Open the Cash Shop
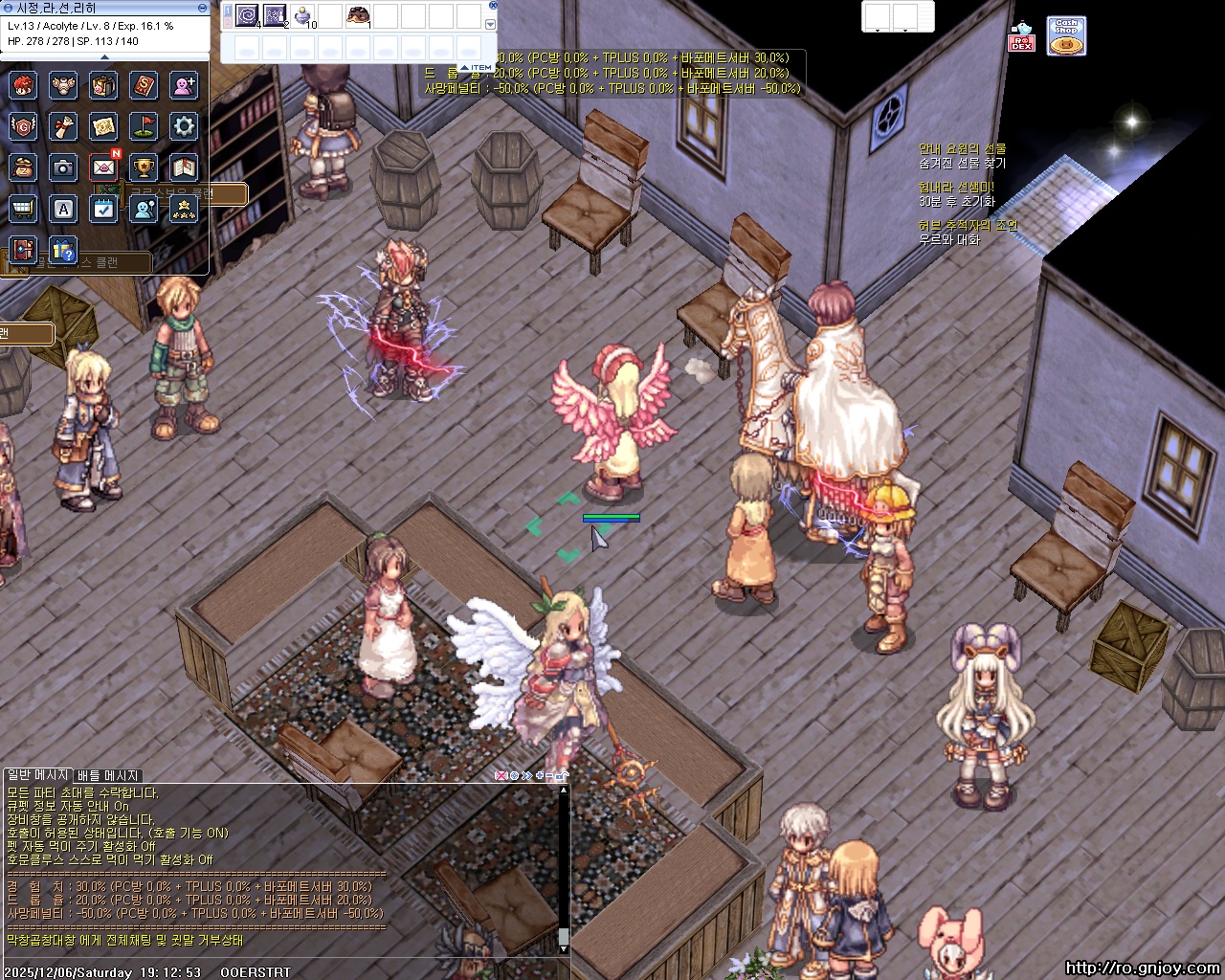 (1065, 36)
